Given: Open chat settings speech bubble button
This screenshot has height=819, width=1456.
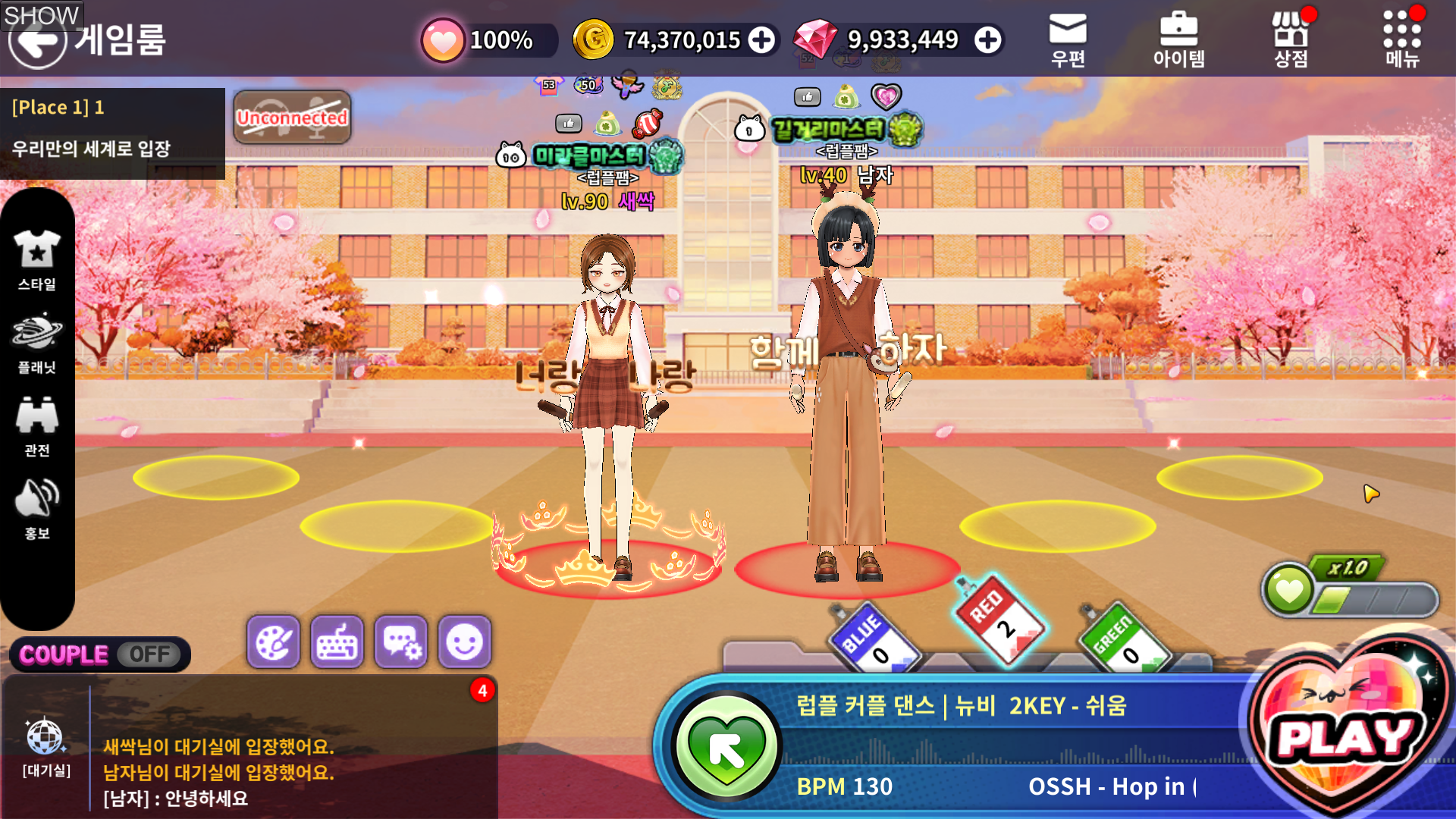Looking at the screenshot, I should point(401,642).
